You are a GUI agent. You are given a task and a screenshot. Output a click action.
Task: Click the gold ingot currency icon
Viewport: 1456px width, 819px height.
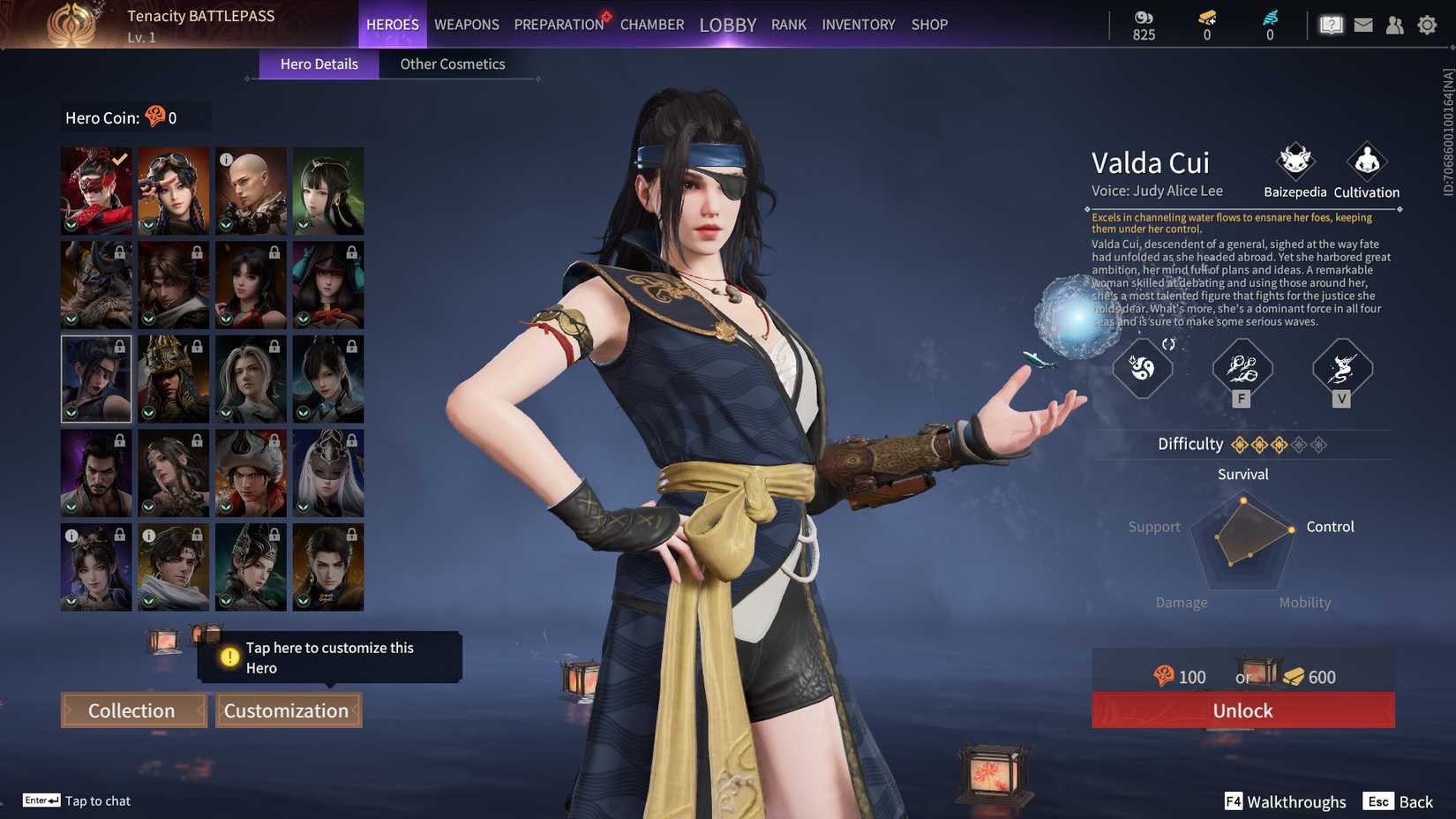point(1205,15)
